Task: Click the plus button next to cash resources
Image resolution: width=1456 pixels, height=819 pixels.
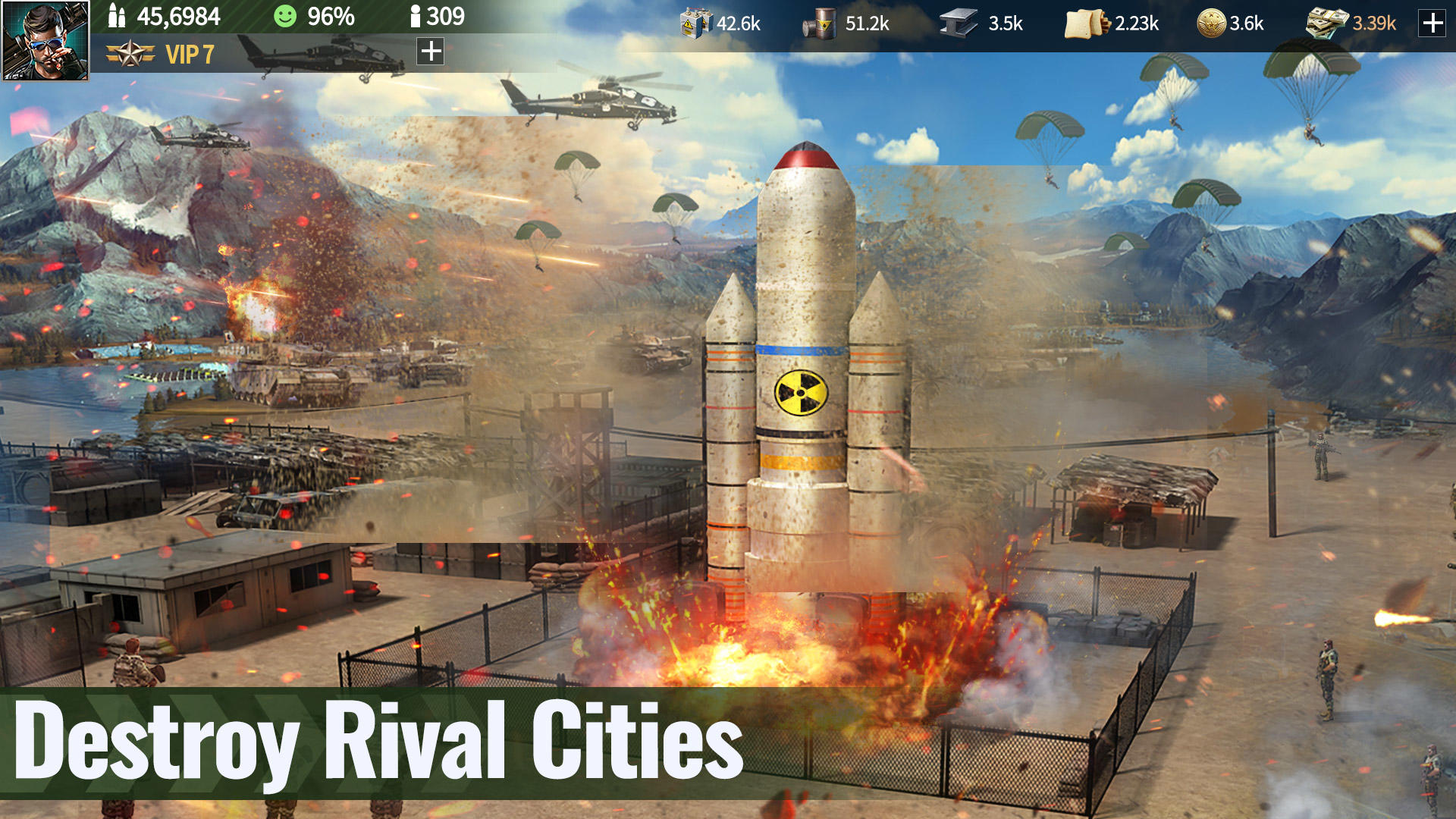Action: (x=1432, y=24)
